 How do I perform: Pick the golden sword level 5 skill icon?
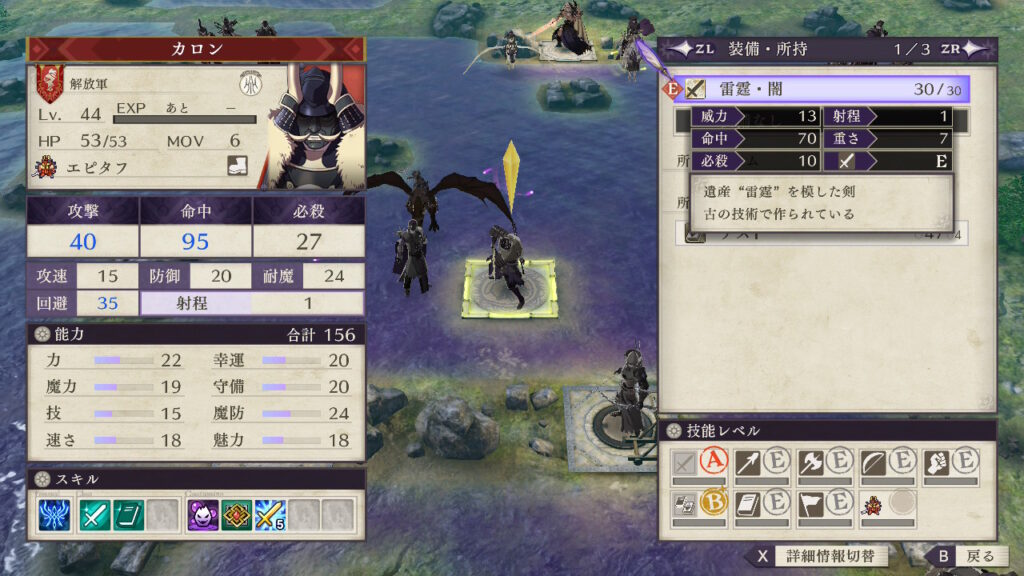pos(268,515)
